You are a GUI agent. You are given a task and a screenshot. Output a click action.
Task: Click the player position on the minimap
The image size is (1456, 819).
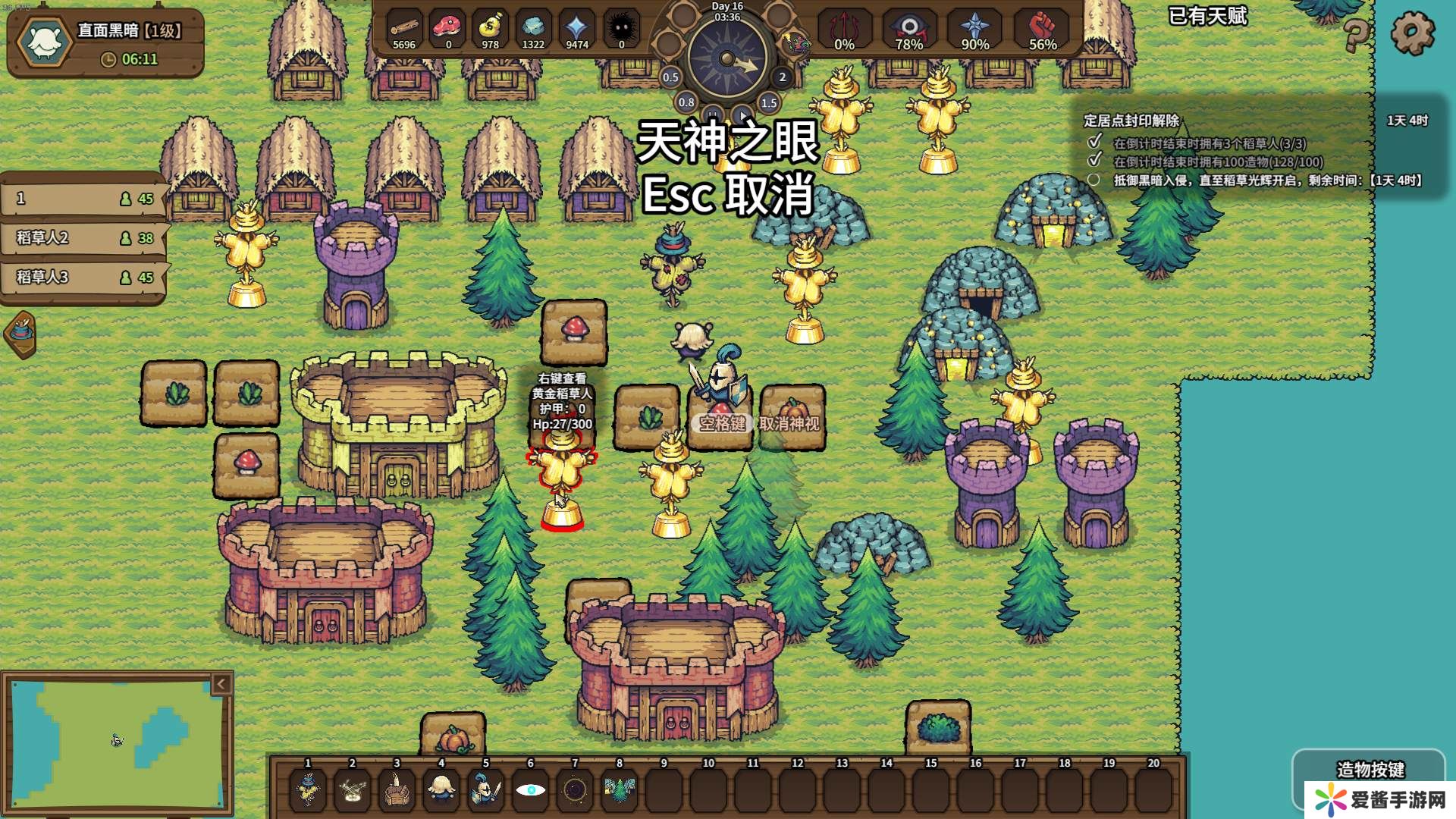tap(115, 739)
